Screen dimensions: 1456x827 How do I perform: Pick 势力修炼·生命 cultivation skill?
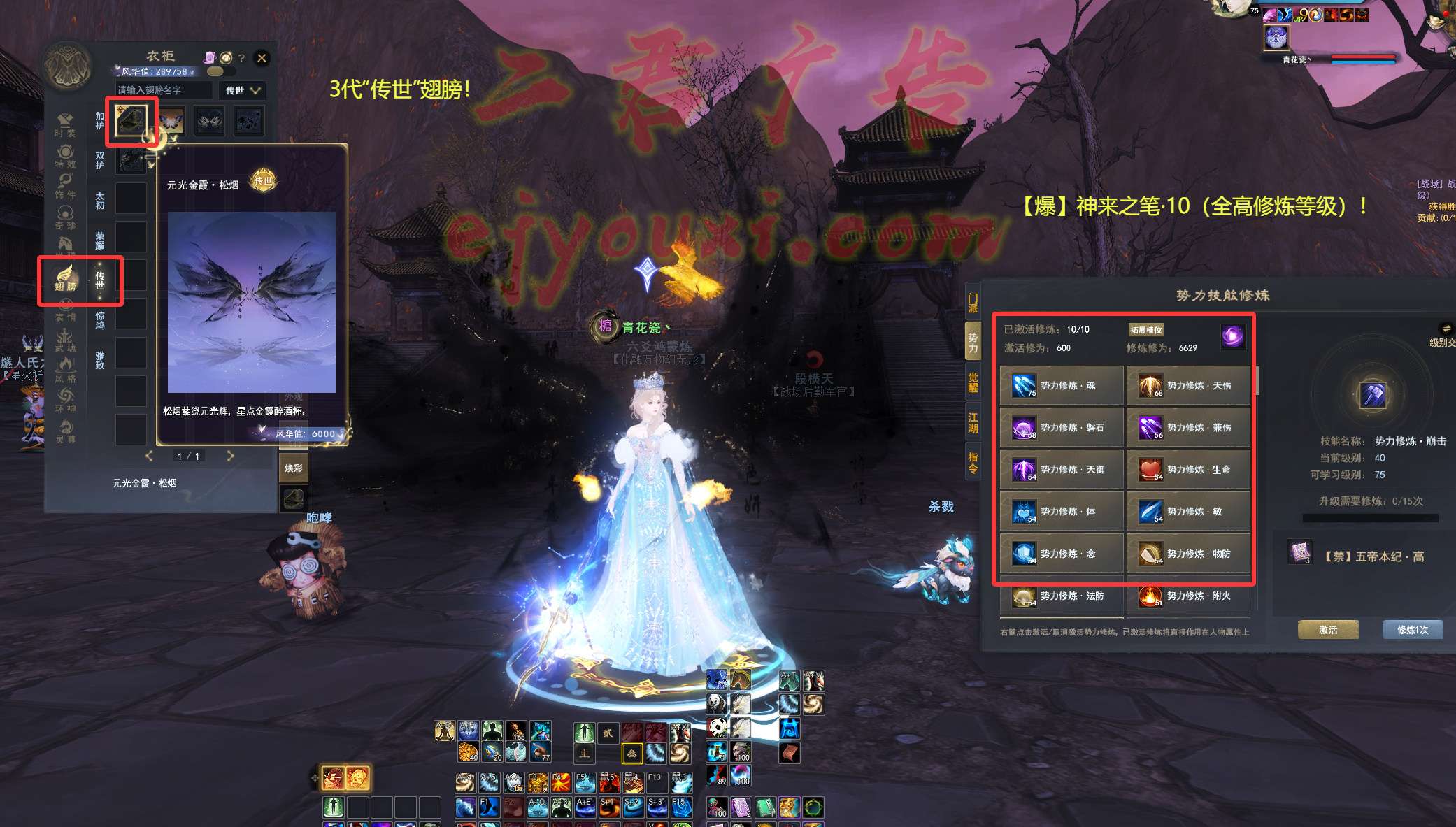pyautogui.click(x=1188, y=470)
